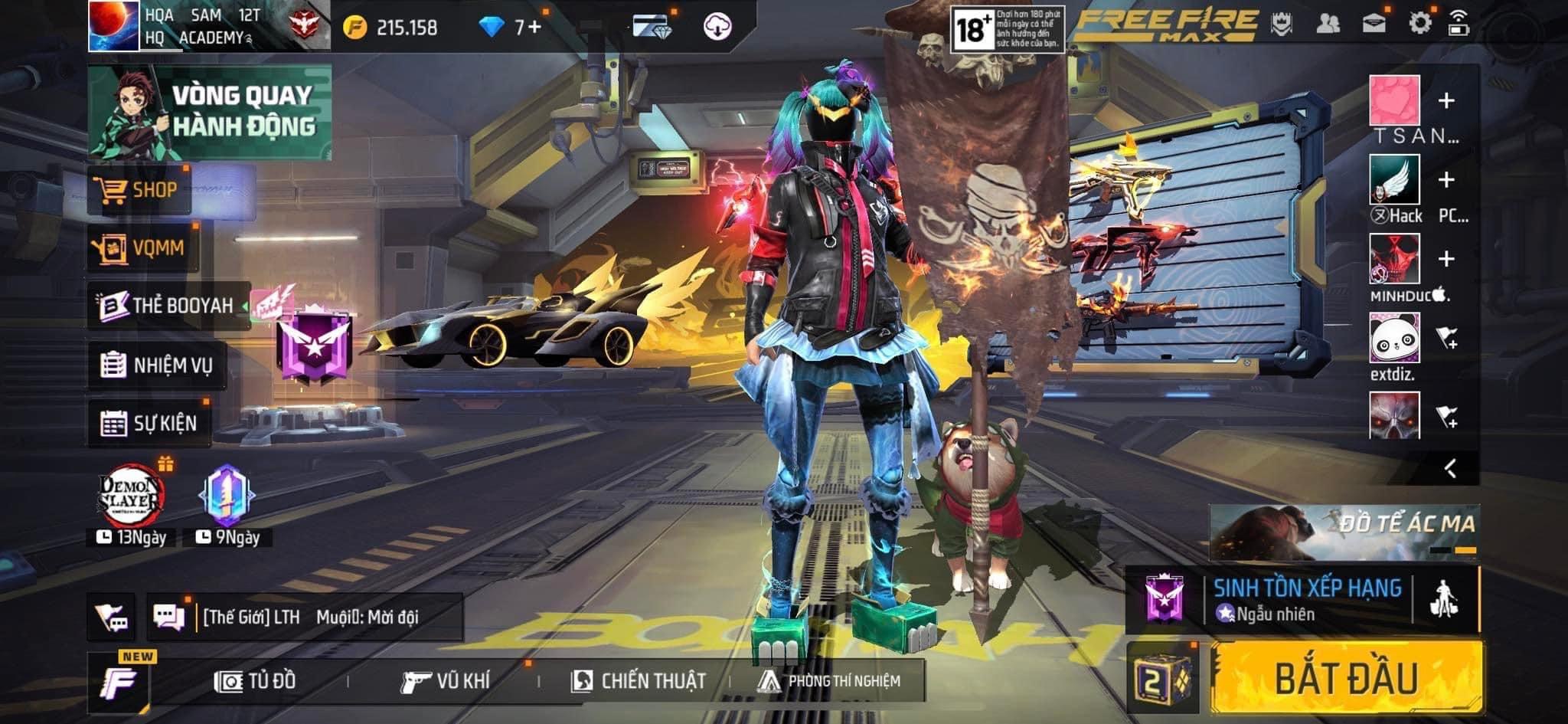
Task: Open Phòng Thí Nghiệm laboratory
Action: (x=829, y=680)
